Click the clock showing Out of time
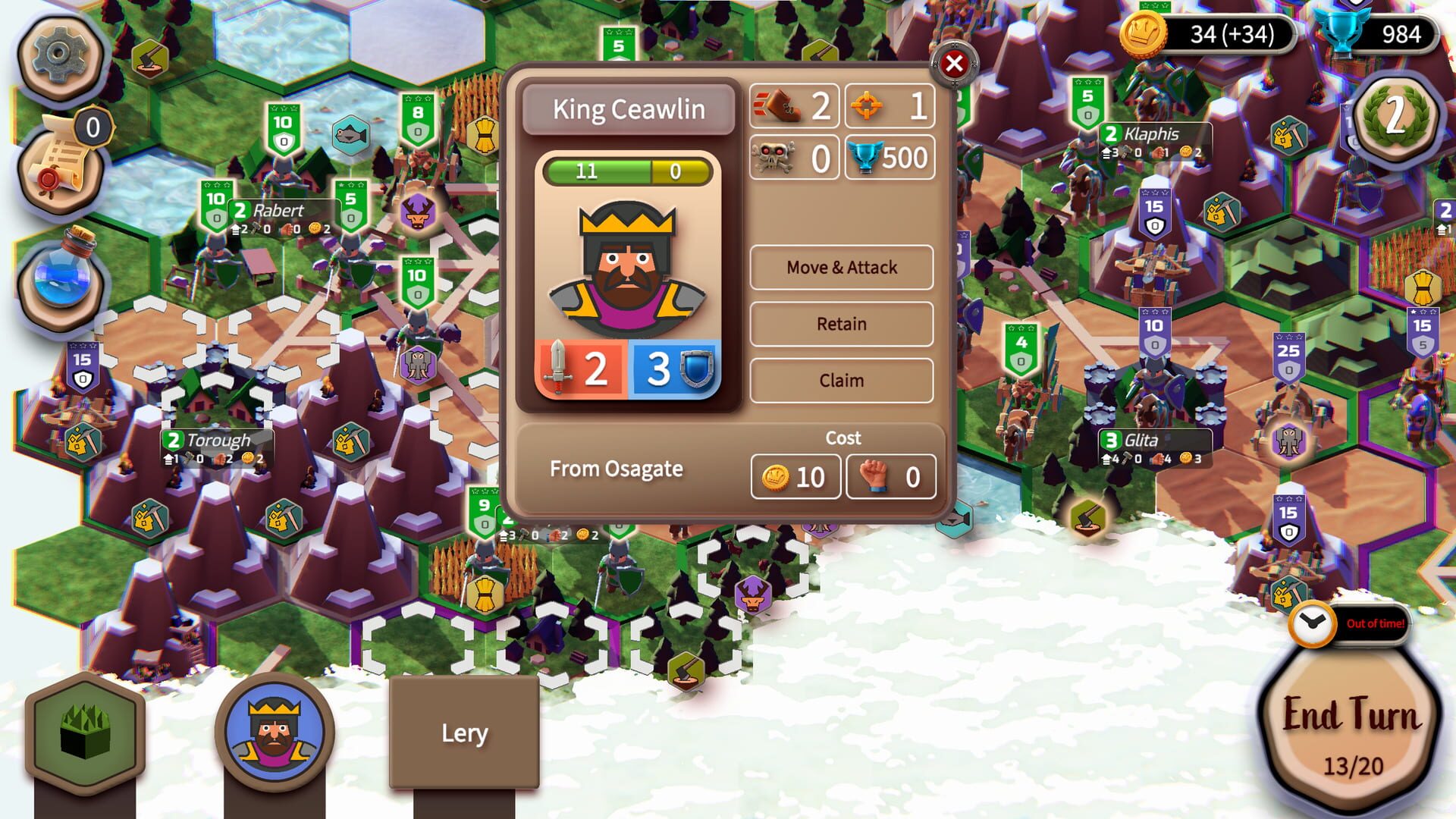1456x819 pixels. 1311,626
